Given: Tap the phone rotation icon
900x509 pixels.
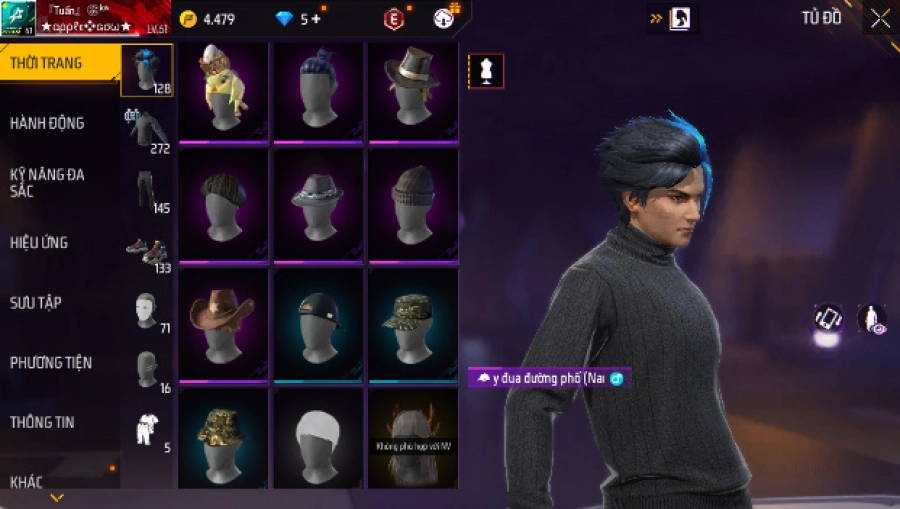Looking at the screenshot, I should click(828, 318).
